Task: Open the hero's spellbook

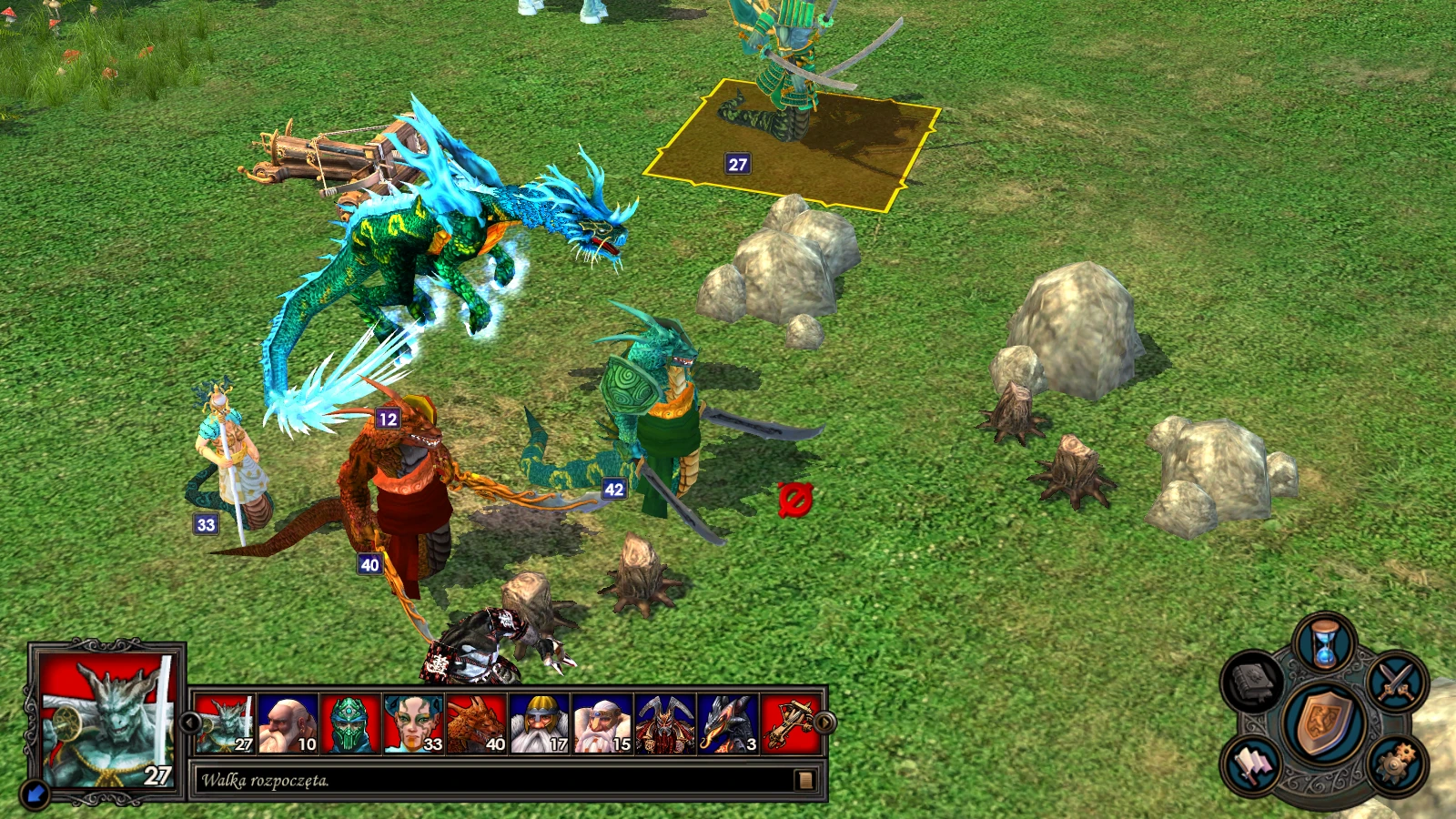Action: 1253,679
